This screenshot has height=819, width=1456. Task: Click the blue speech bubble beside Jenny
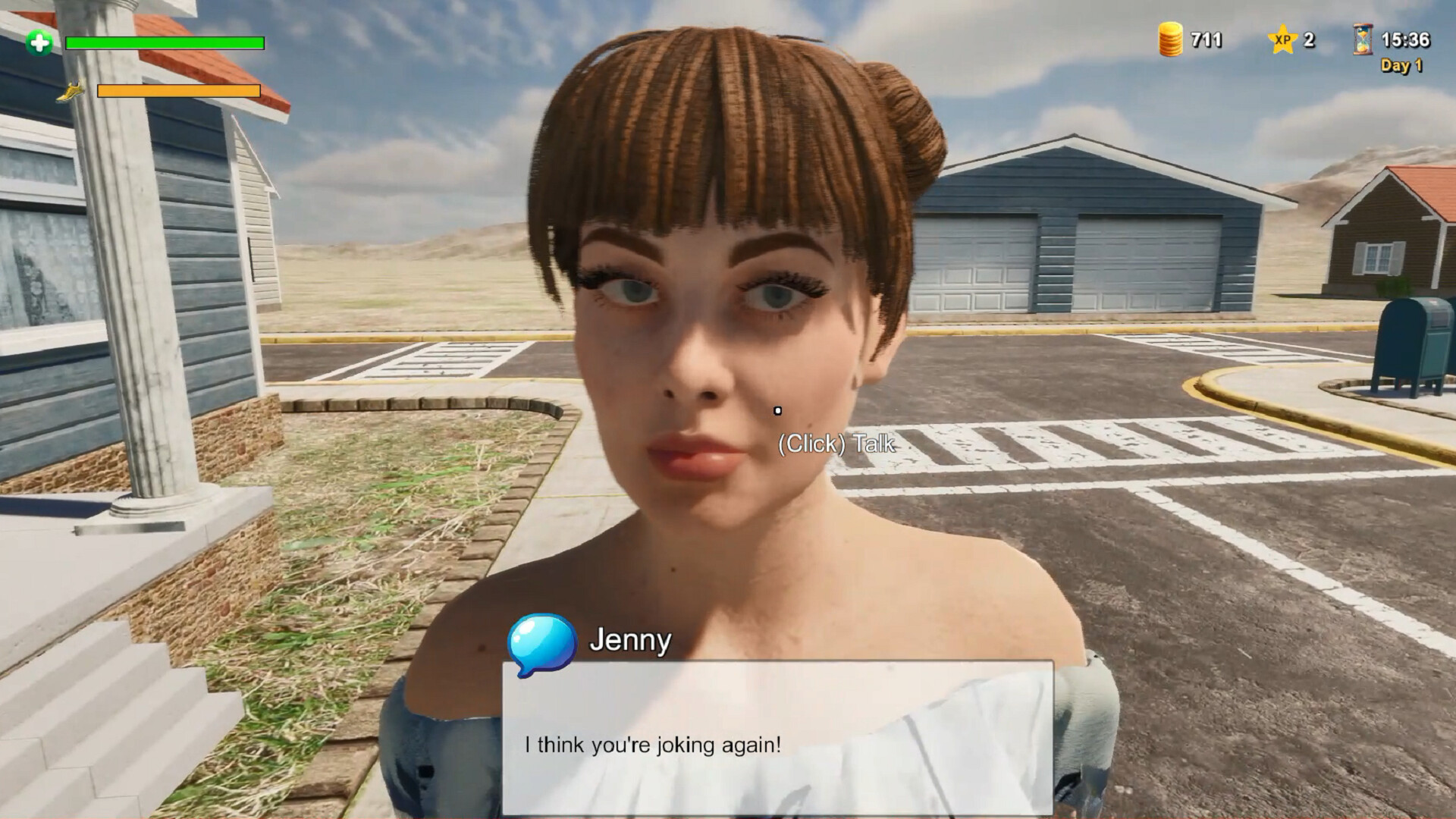point(540,645)
